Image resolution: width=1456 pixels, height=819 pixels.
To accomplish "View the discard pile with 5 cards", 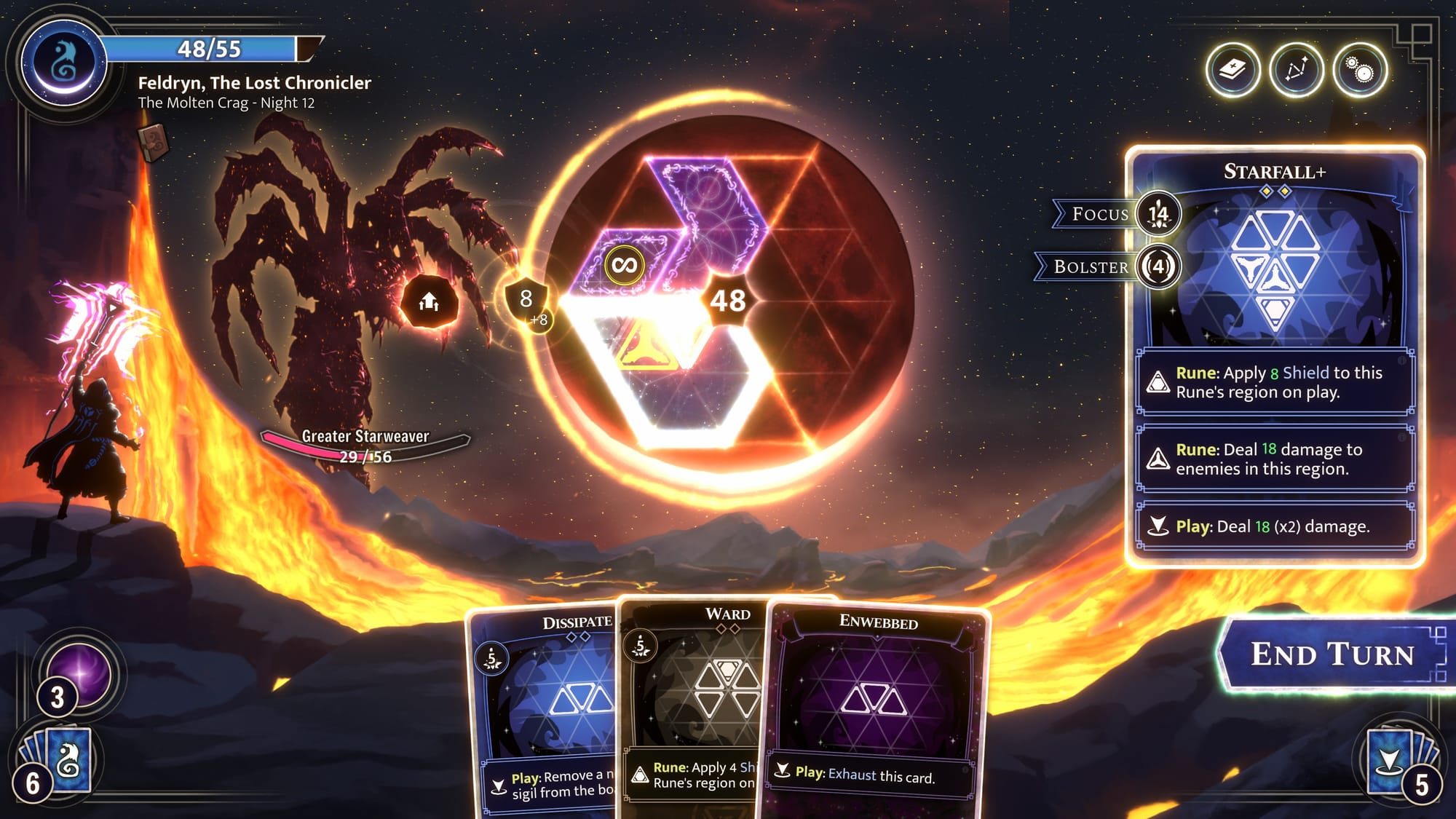I will [1394, 761].
